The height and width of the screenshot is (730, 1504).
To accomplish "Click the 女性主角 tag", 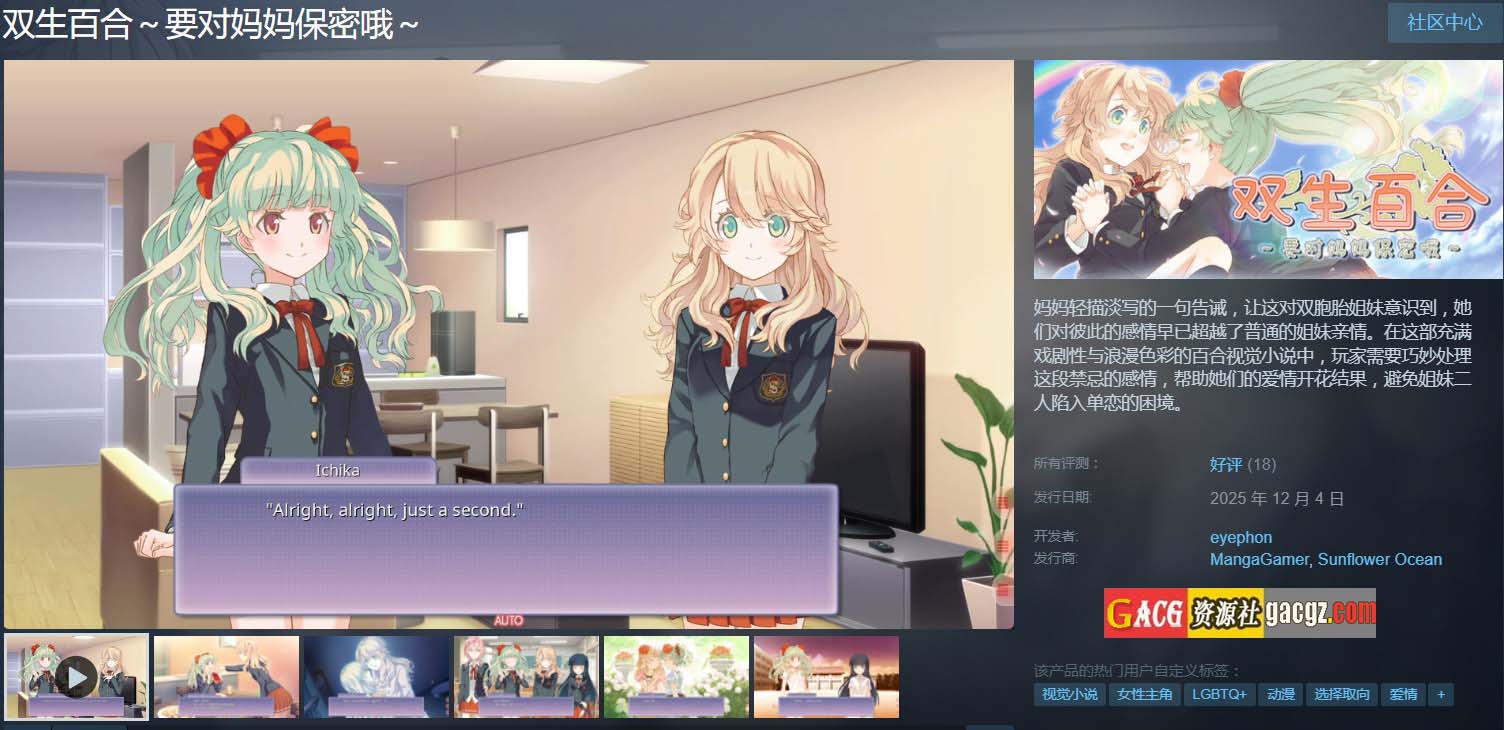I will click(1145, 694).
